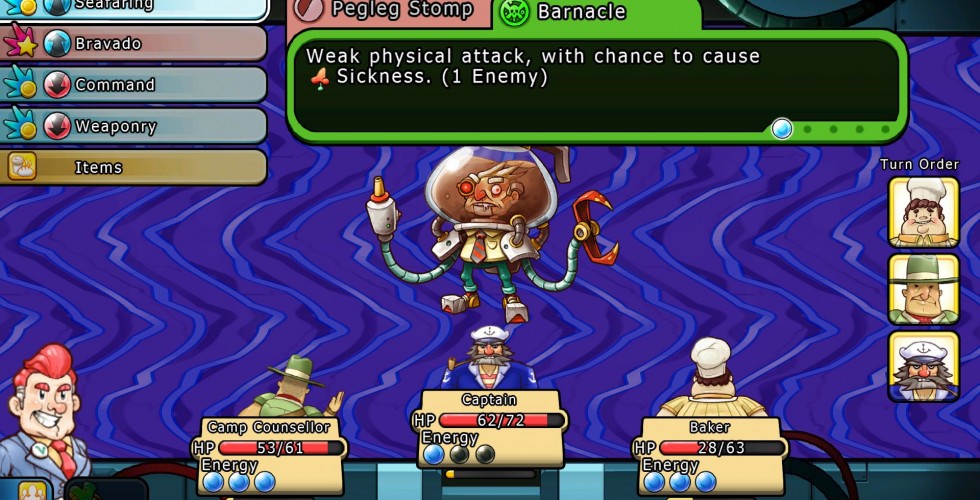Click the Captain portrait in Turn Order

[x=923, y=365]
